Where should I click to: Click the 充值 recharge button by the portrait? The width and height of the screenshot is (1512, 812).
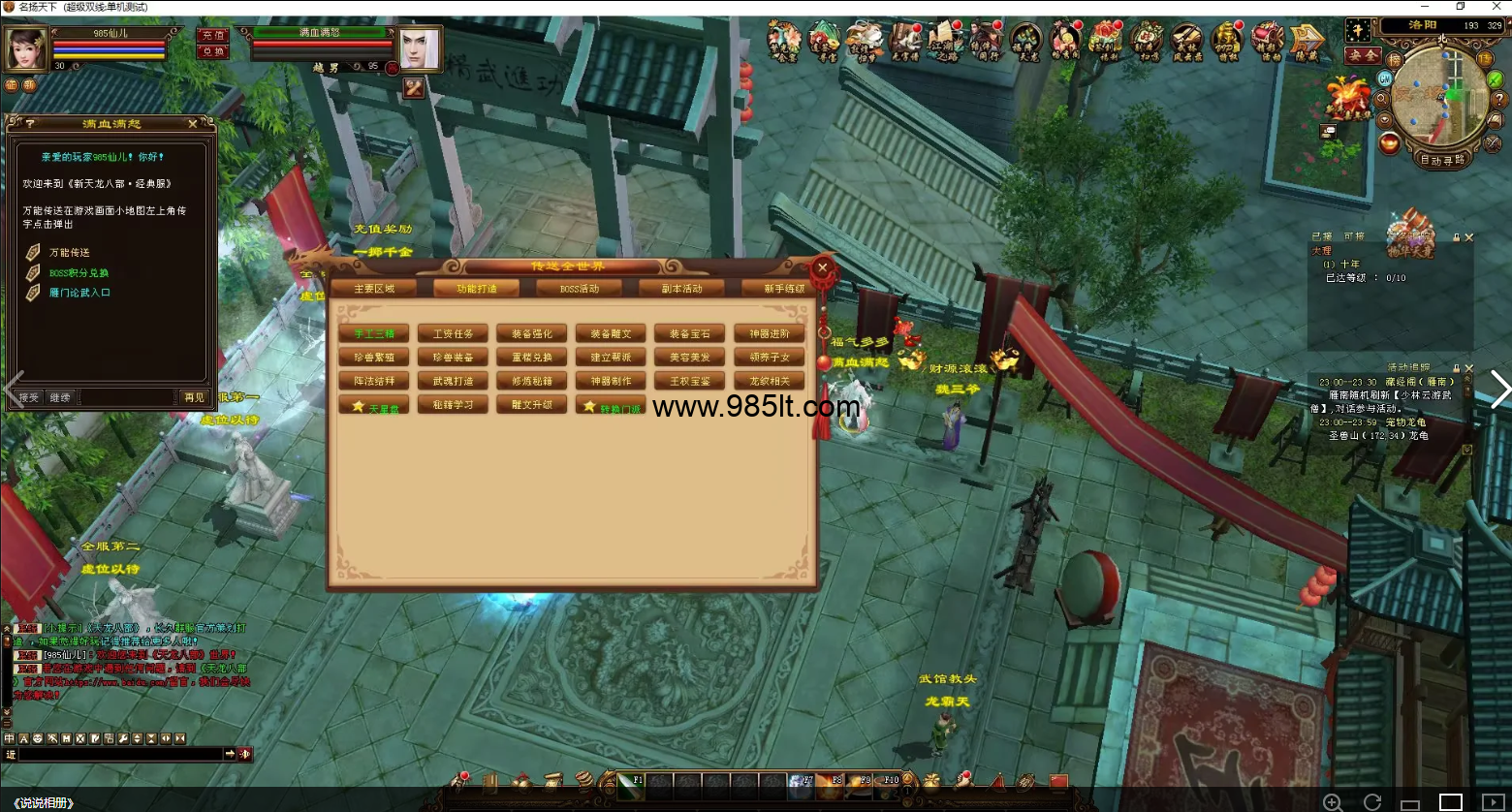point(213,35)
